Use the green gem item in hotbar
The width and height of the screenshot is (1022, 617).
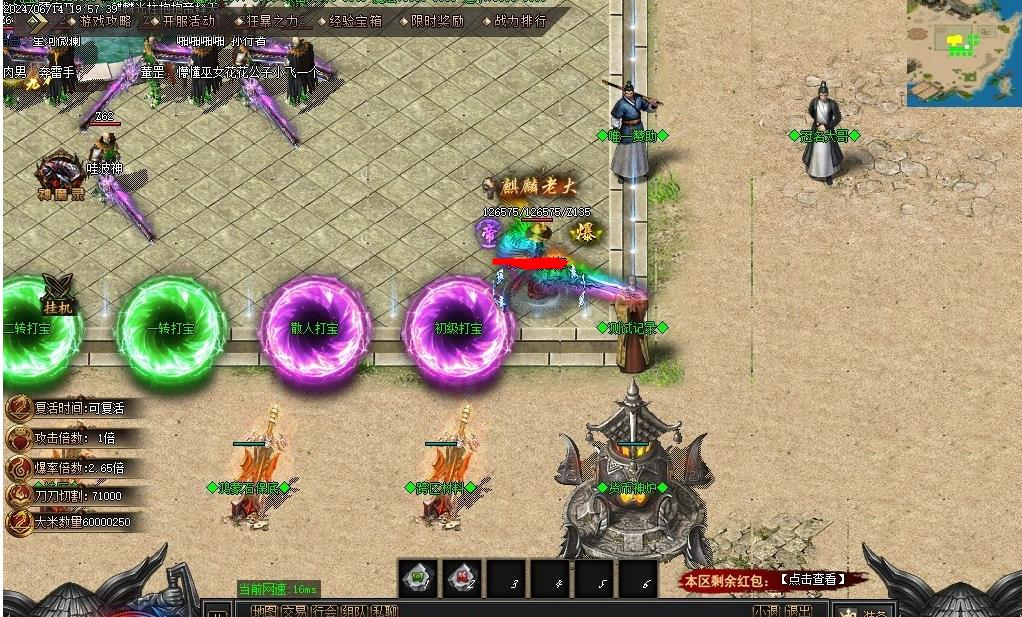(418, 578)
